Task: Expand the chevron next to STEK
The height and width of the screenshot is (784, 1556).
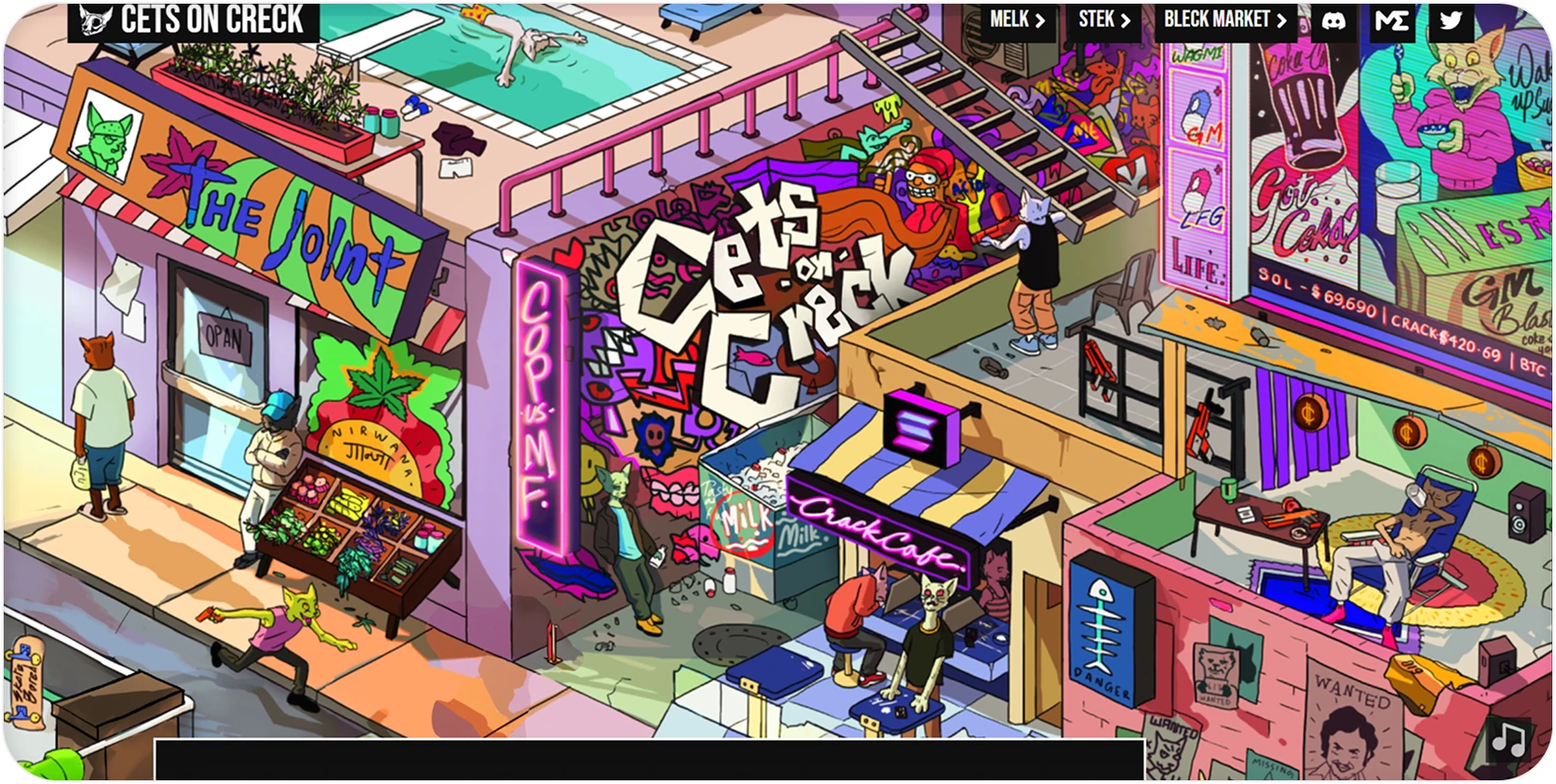Action: coord(1127,19)
